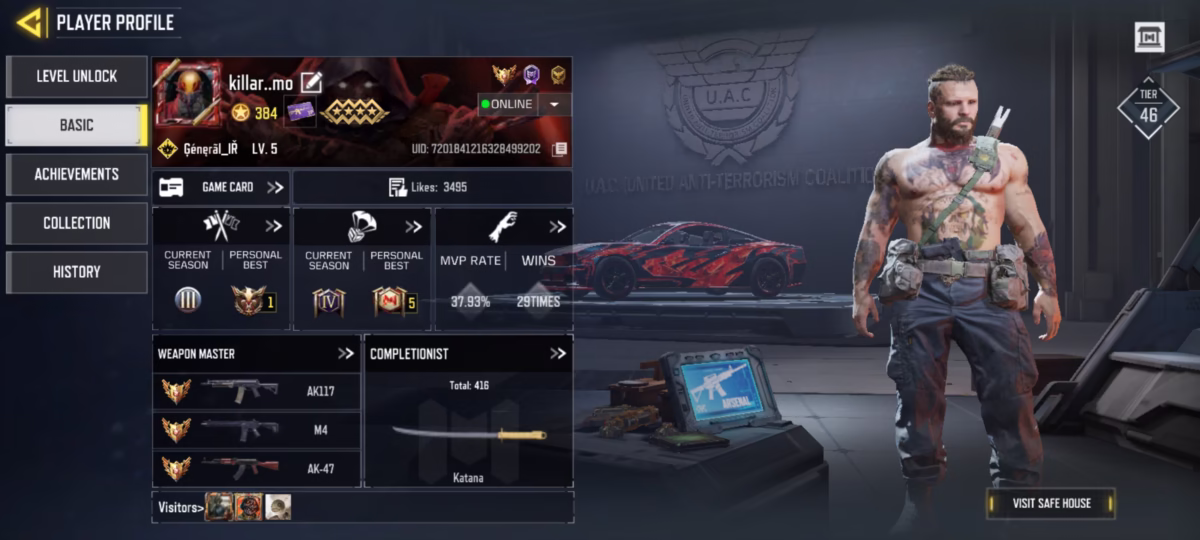Switch to the Level Unlock tab

77,76
